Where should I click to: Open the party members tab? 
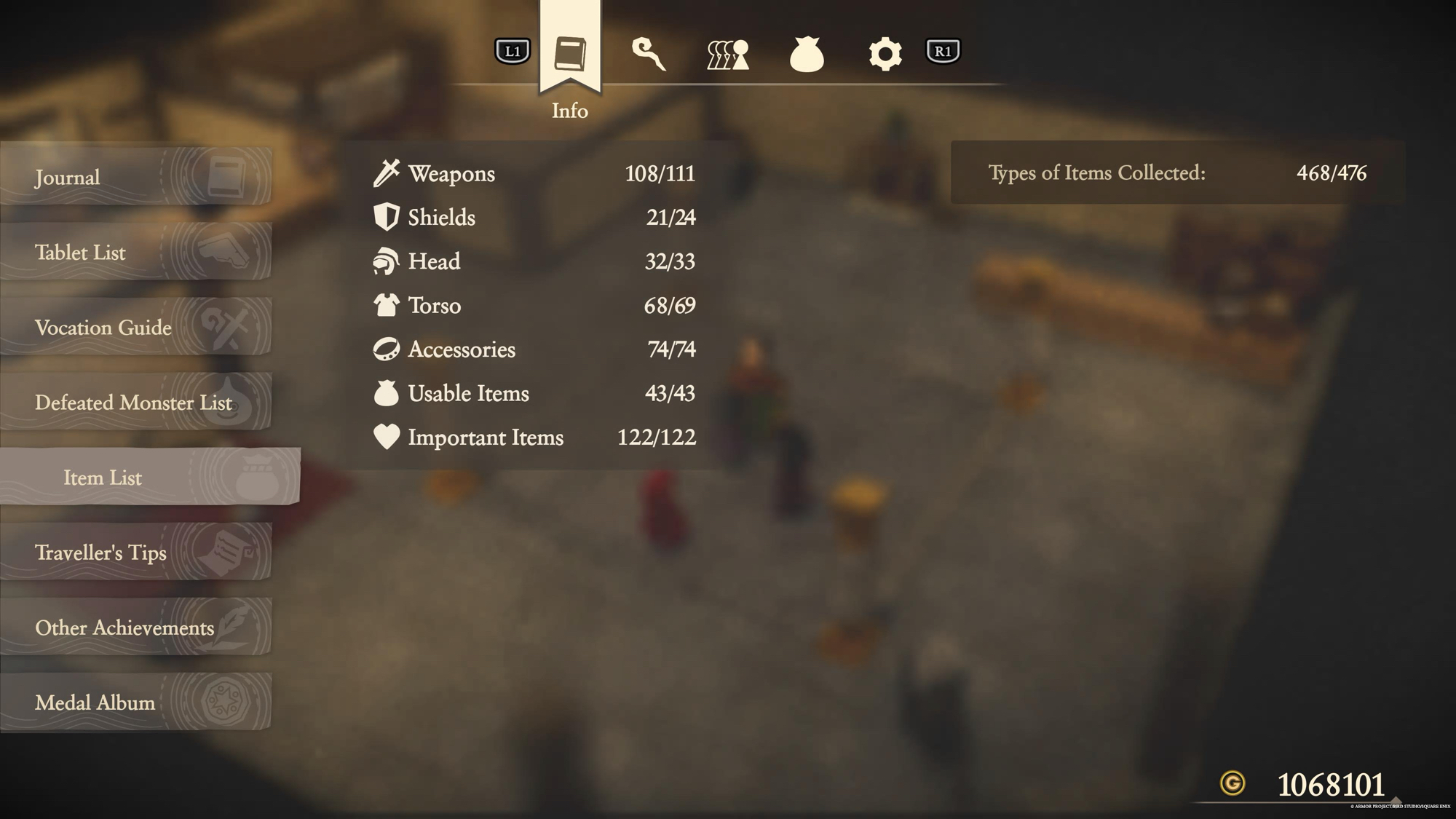[727, 54]
